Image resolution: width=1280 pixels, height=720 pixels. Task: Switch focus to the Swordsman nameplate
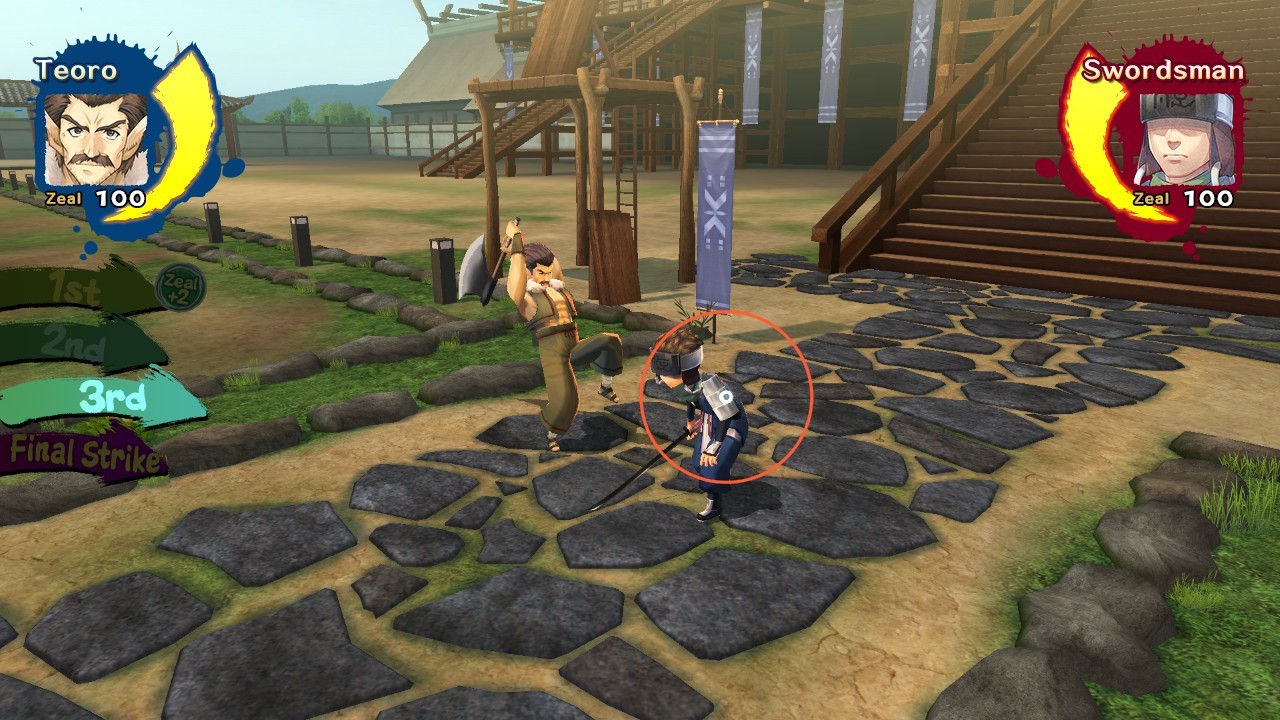pos(1162,72)
